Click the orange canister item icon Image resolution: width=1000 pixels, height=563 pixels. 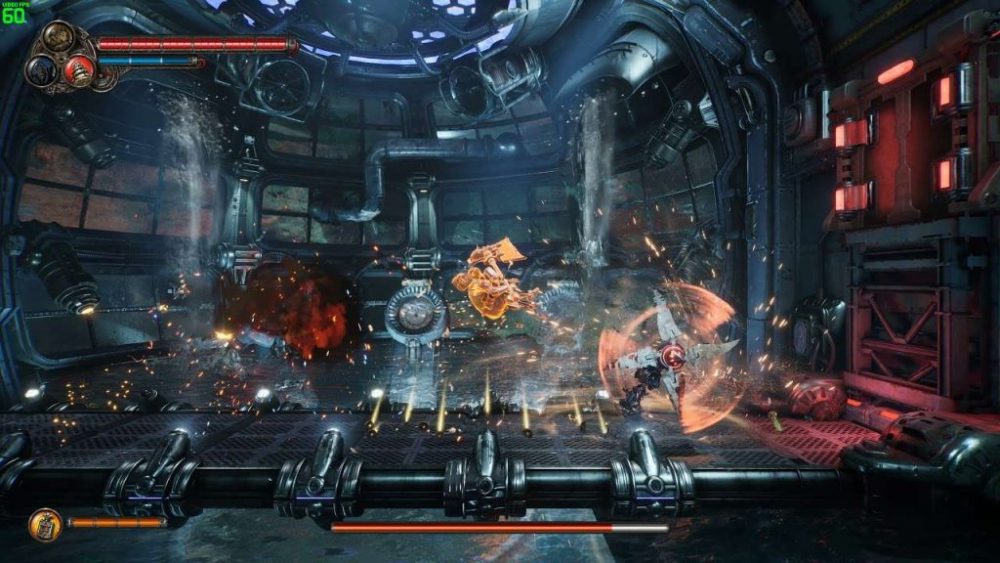(x=45, y=523)
